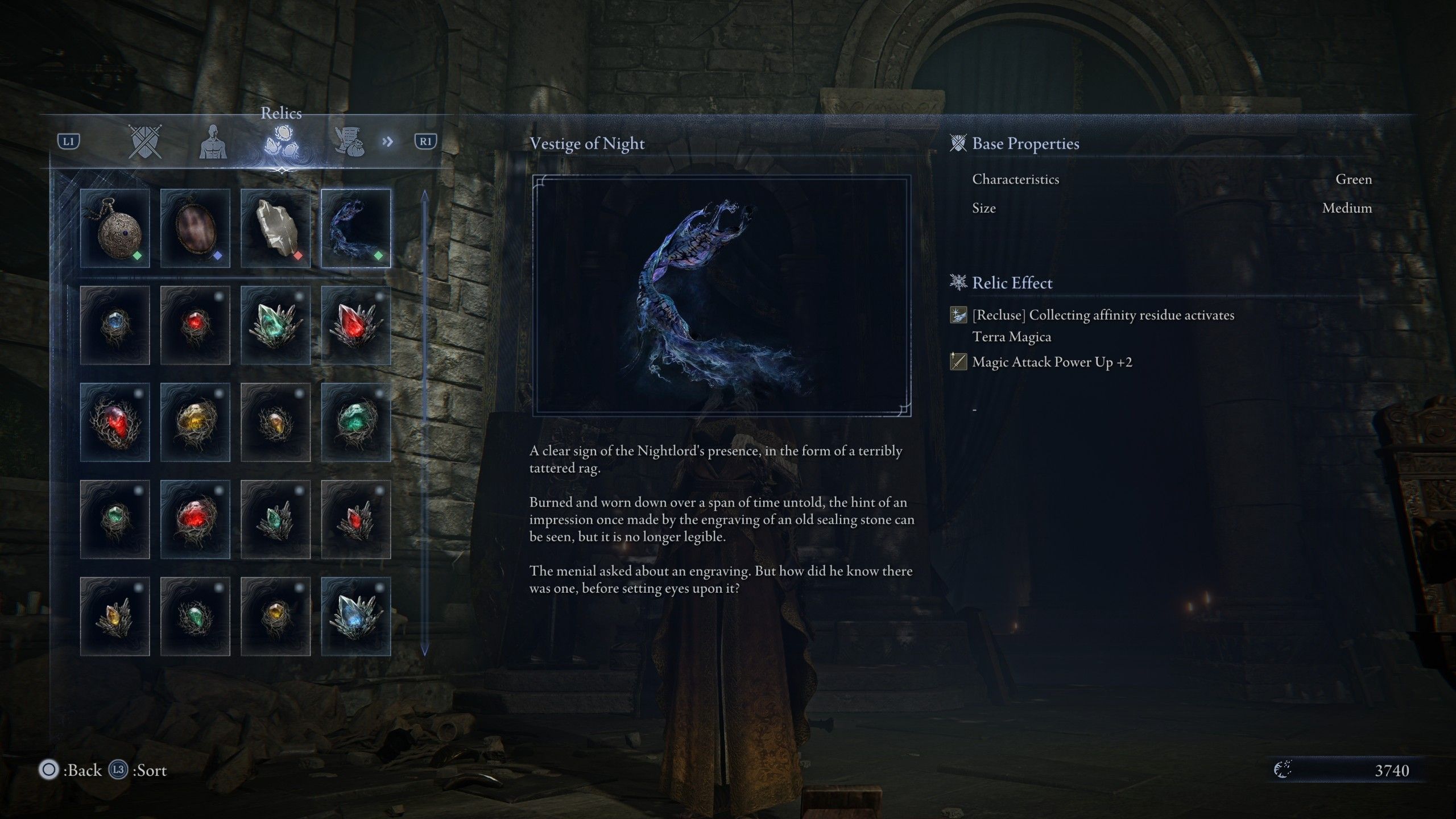Click the double-chevron to reveal more tabs
This screenshot has height=819, width=1456.
point(388,142)
